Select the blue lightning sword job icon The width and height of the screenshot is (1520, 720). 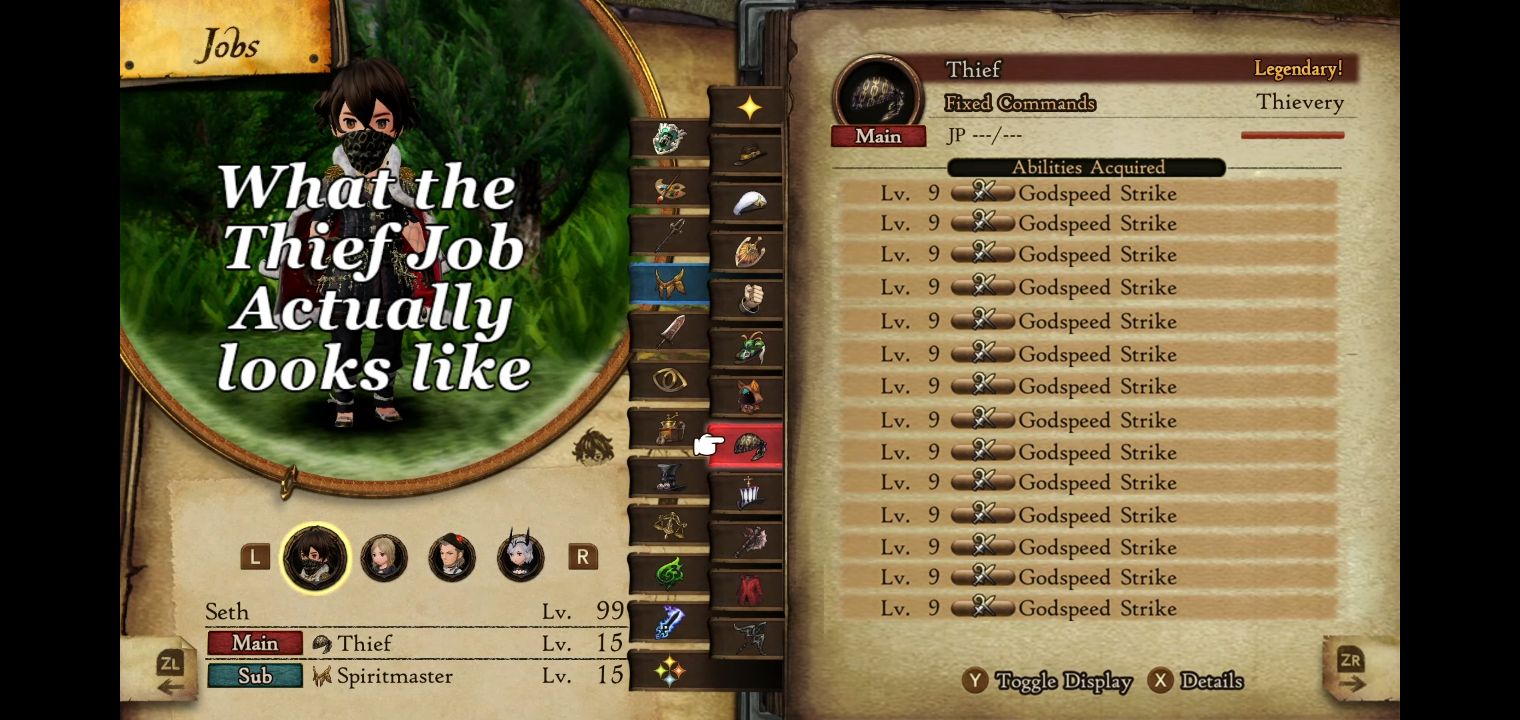pyautogui.click(x=668, y=620)
